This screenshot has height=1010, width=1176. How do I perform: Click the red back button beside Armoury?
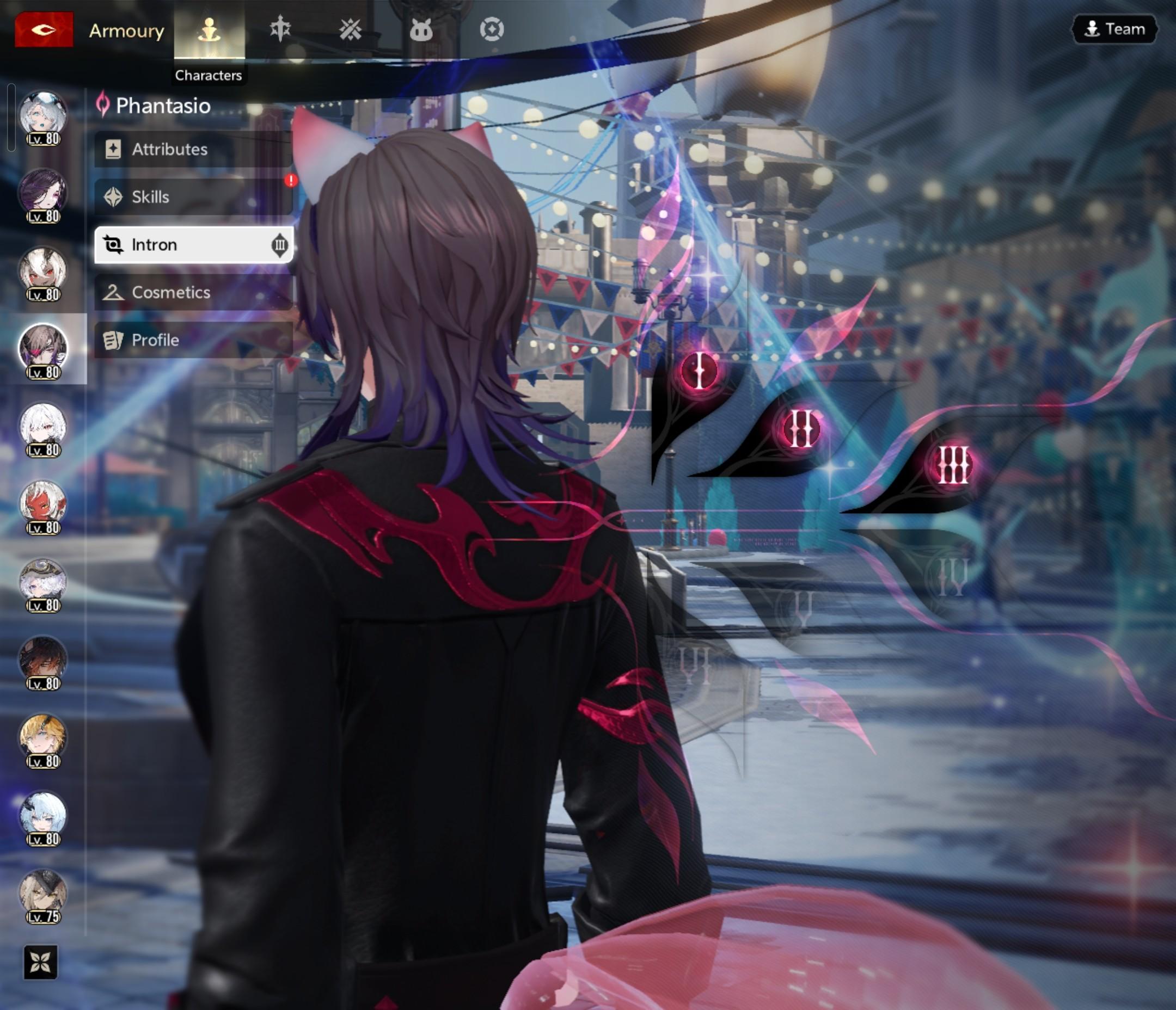click(44, 29)
